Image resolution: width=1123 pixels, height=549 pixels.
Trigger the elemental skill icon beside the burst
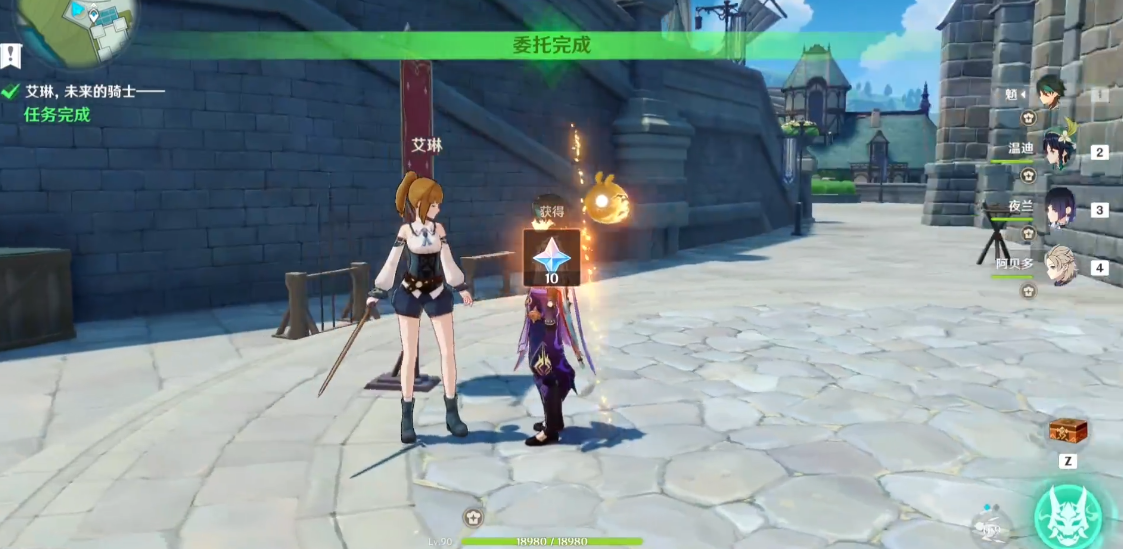click(x=990, y=526)
